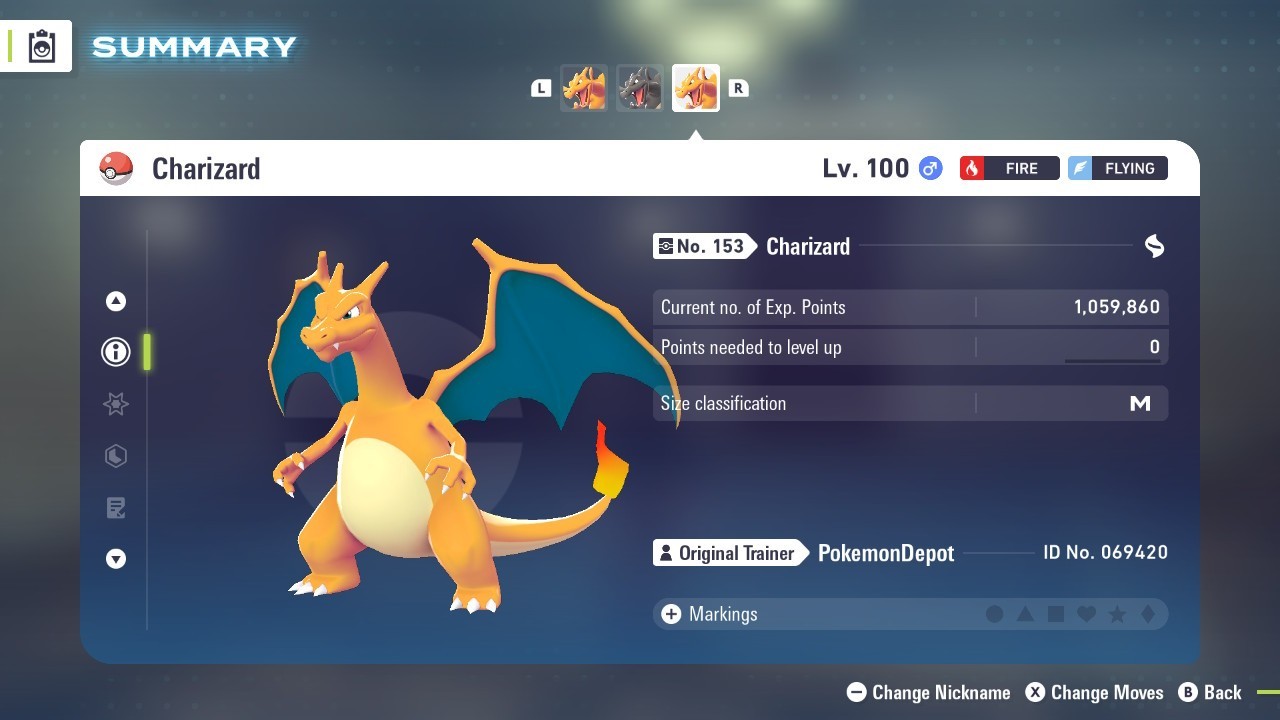Select the highlighted orange Charizard thumbnail
1280x720 pixels.
(695, 88)
